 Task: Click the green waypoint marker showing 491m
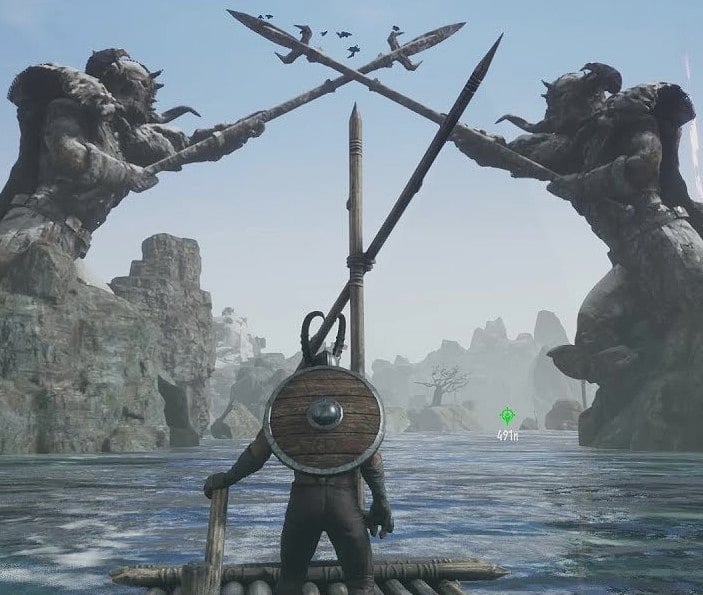point(507,415)
